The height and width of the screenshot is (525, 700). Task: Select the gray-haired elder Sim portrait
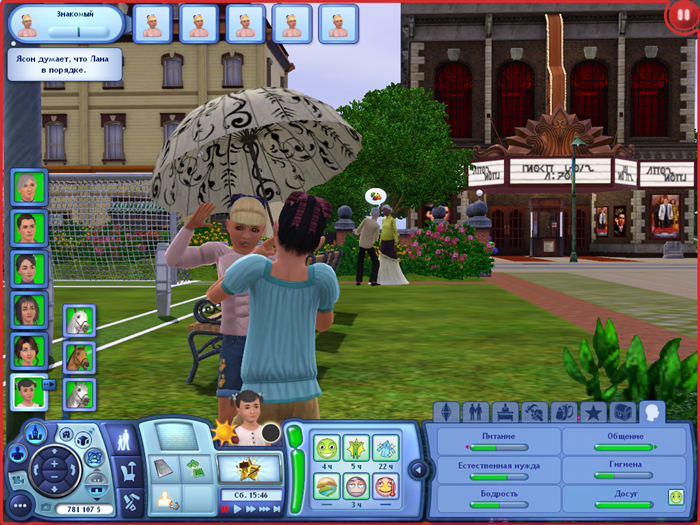coord(26,187)
